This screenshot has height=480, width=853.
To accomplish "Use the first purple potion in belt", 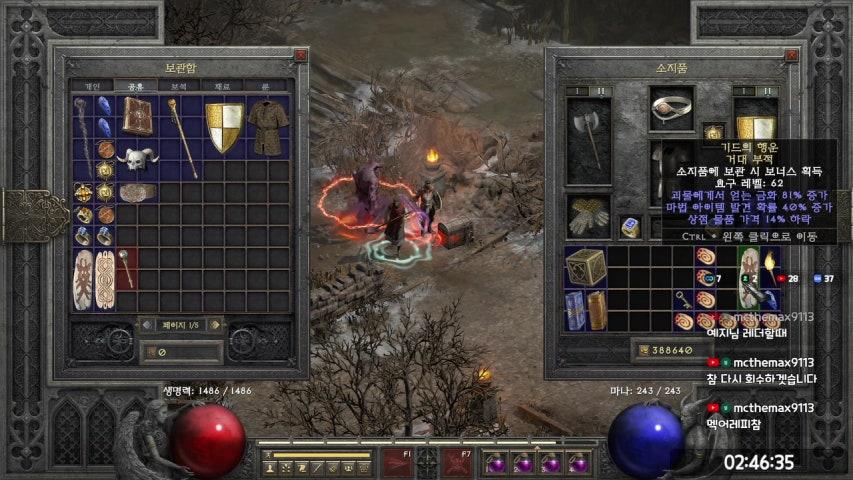I will [x=495, y=464].
